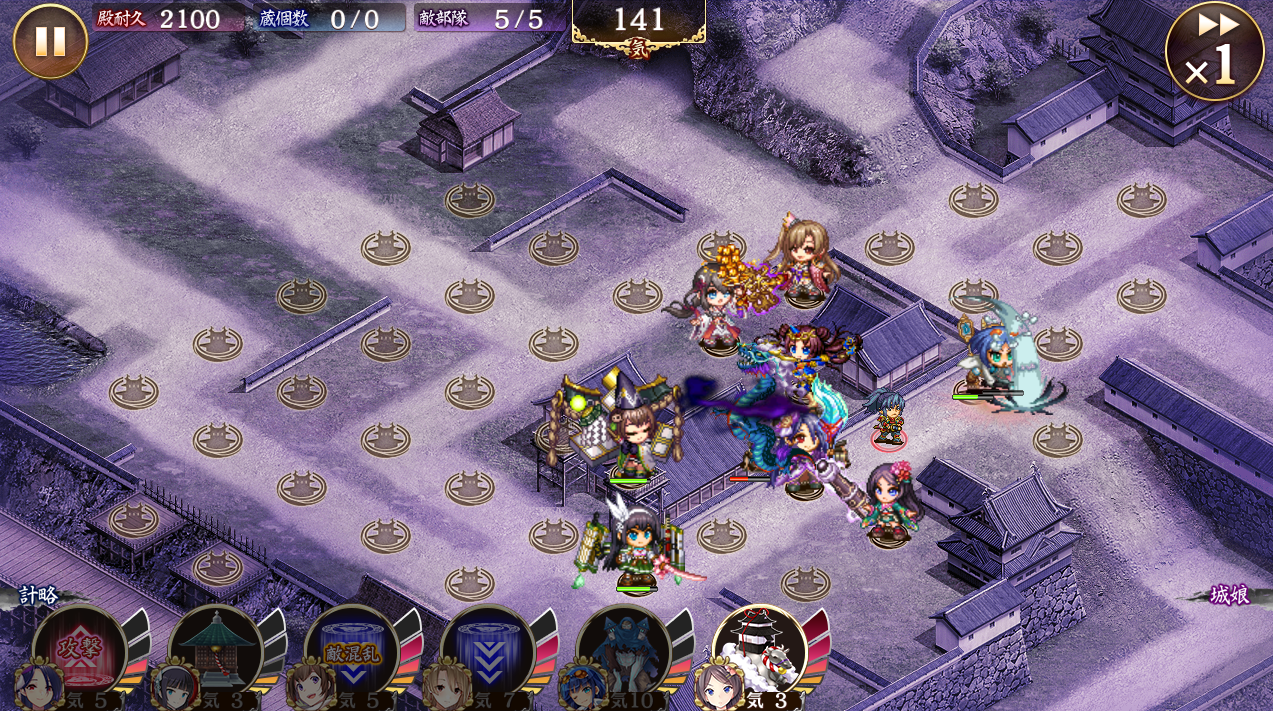Activate the red 攻撃 attack stratagem

tap(80, 652)
